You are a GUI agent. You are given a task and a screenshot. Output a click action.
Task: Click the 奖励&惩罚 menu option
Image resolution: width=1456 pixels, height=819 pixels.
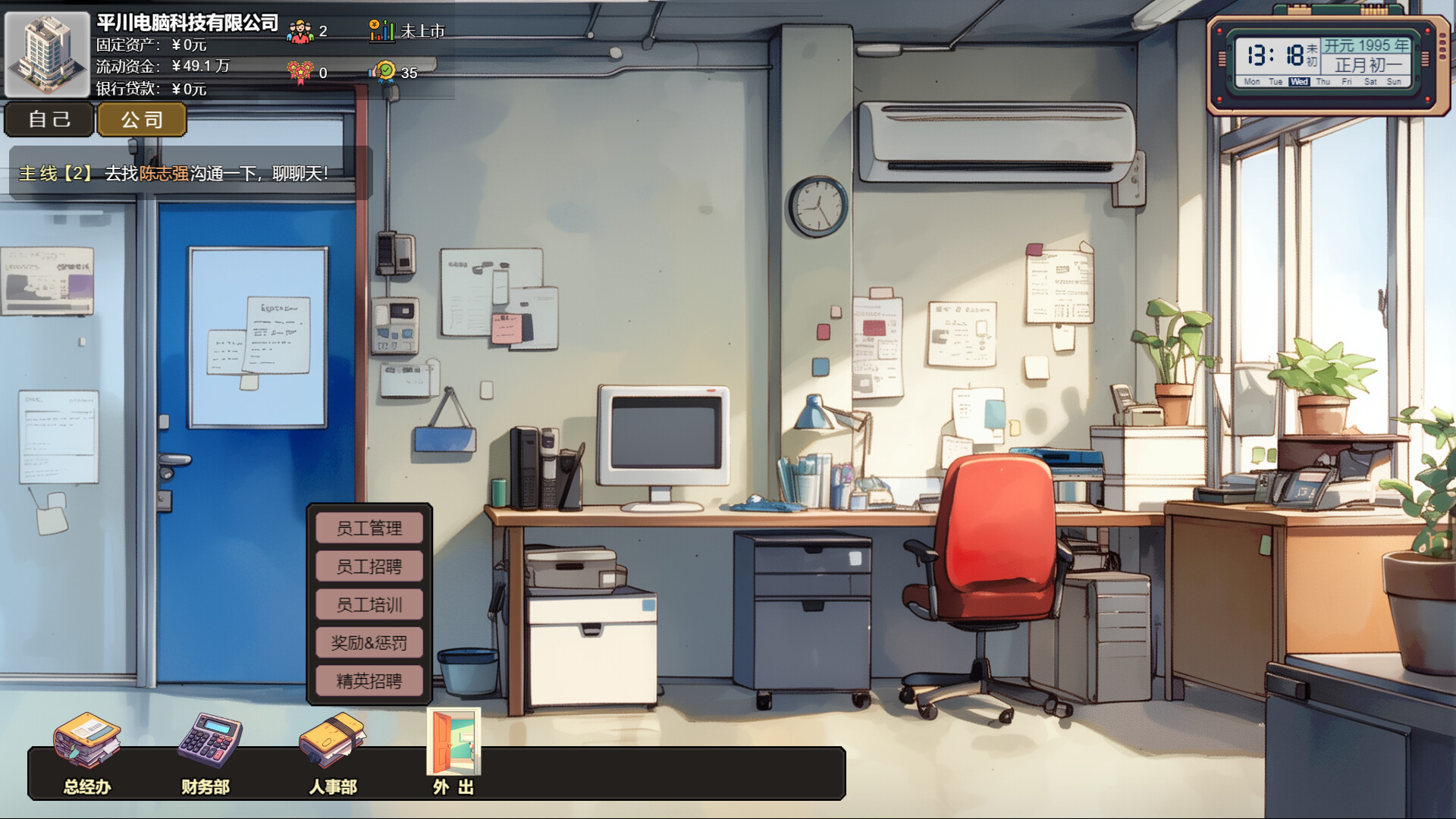(x=369, y=643)
